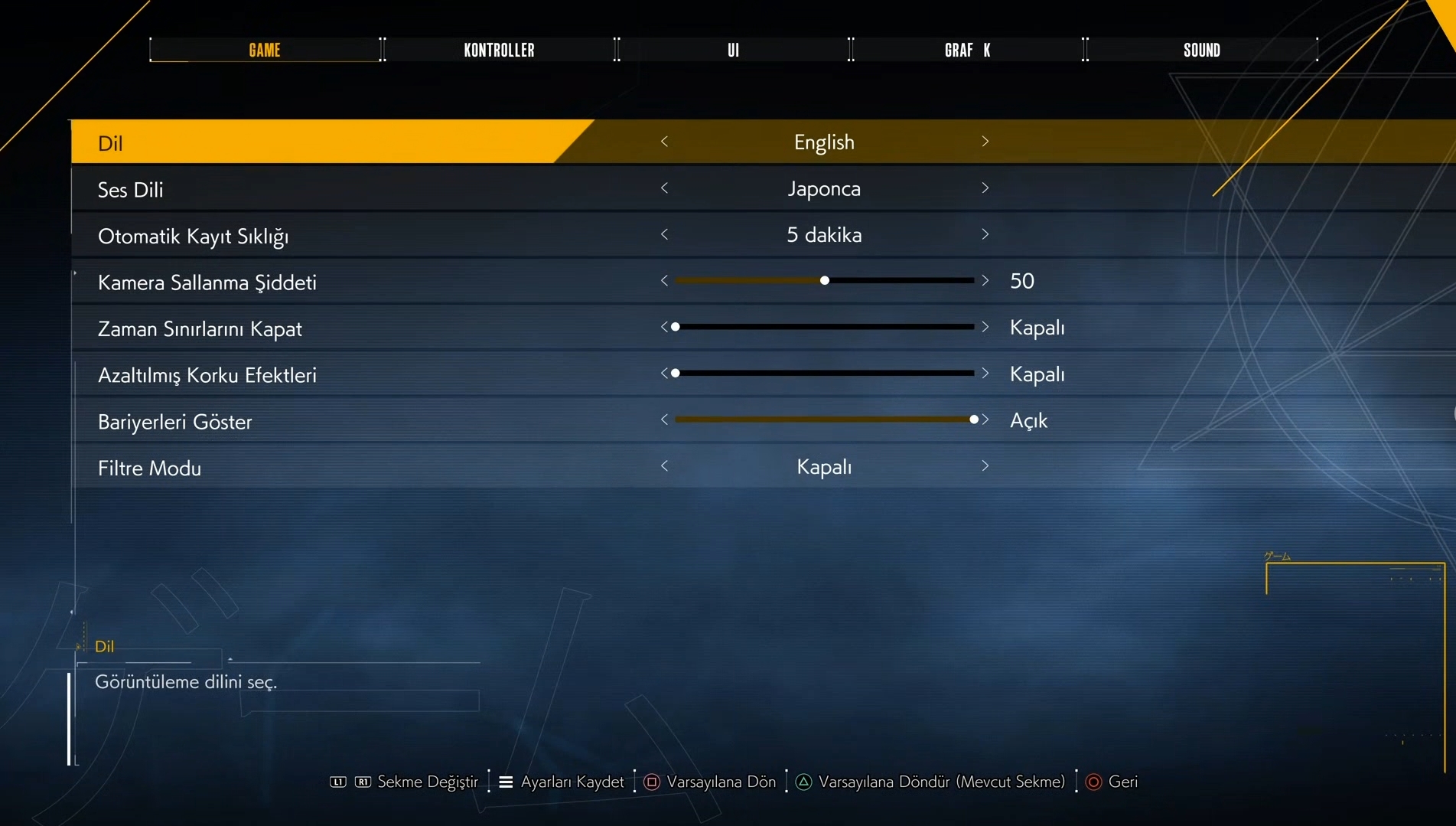The width and height of the screenshot is (1456, 826).
Task: Open the UI settings tab
Action: [x=733, y=51]
